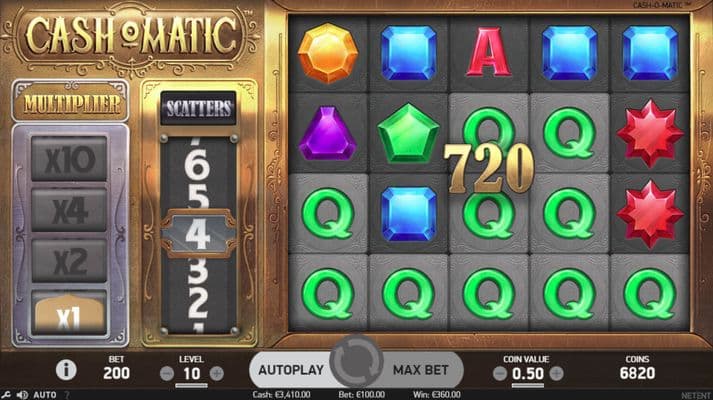
Task: Decrease the bet level
Action: tap(168, 373)
